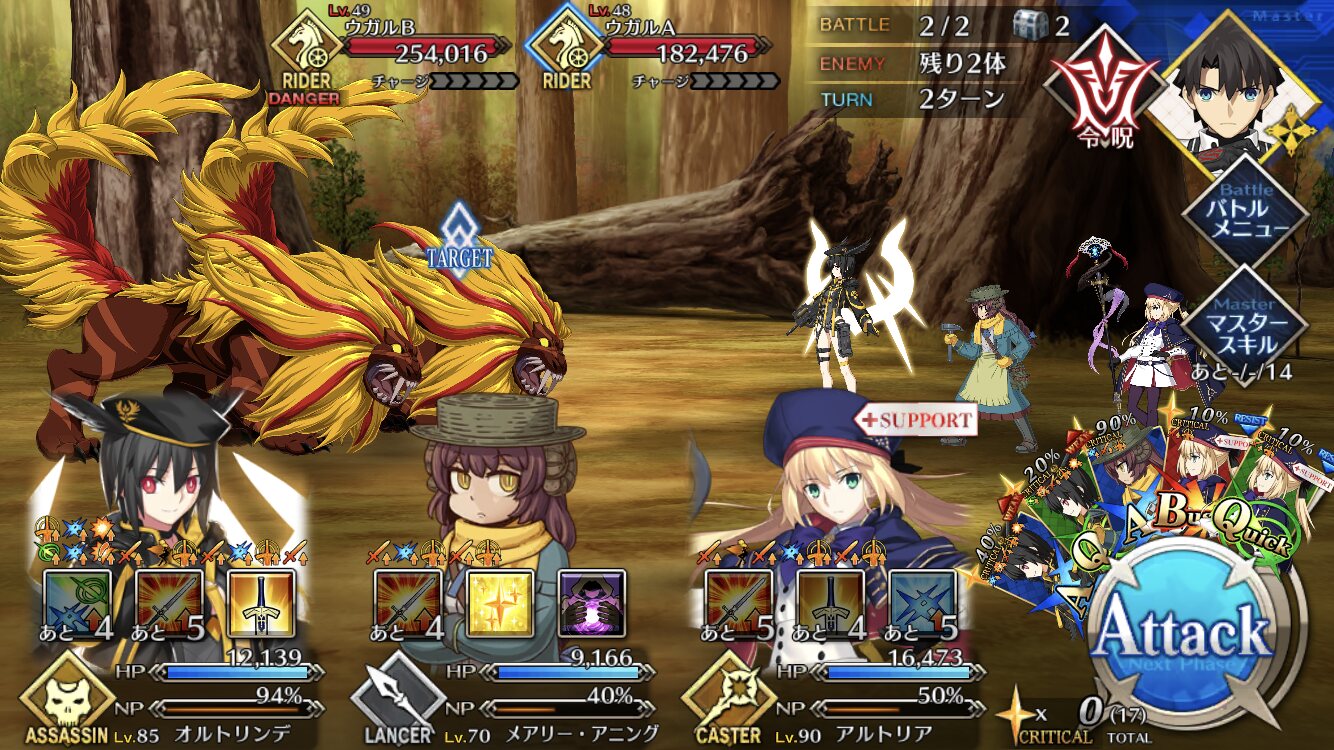Activate Mary Anning's purple hooded figure skill

pyautogui.click(x=590, y=603)
